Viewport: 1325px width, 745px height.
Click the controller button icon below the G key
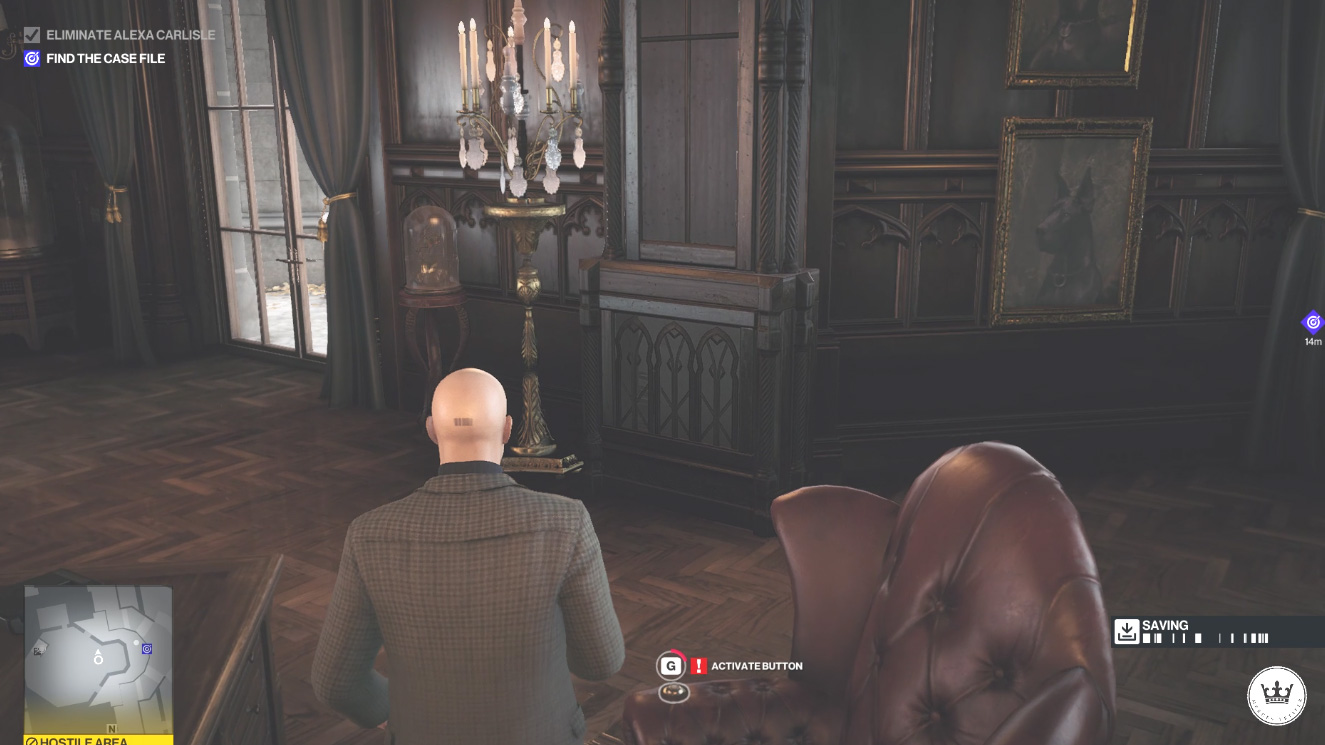(674, 690)
